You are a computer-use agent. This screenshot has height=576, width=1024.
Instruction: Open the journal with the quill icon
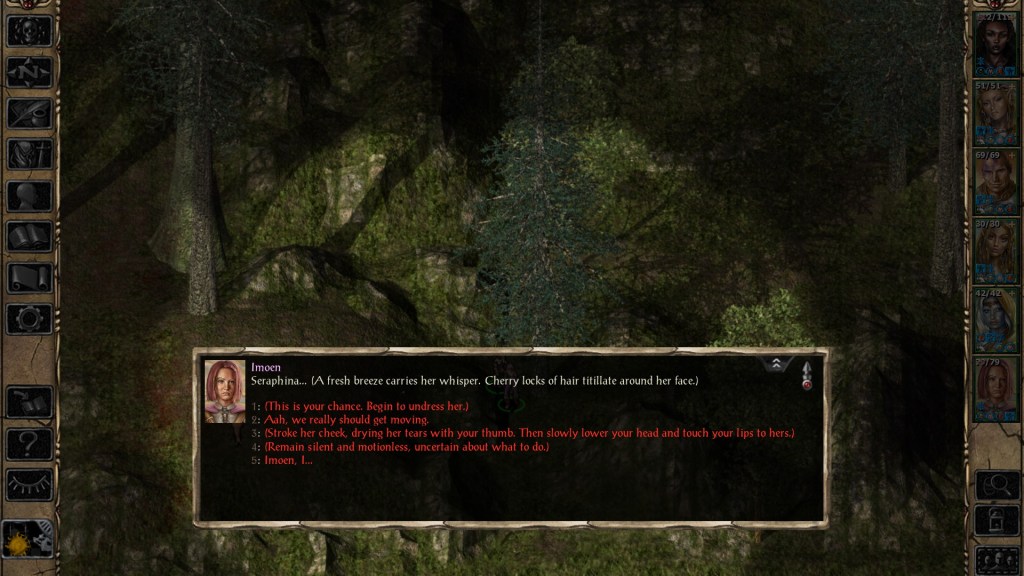29,113
